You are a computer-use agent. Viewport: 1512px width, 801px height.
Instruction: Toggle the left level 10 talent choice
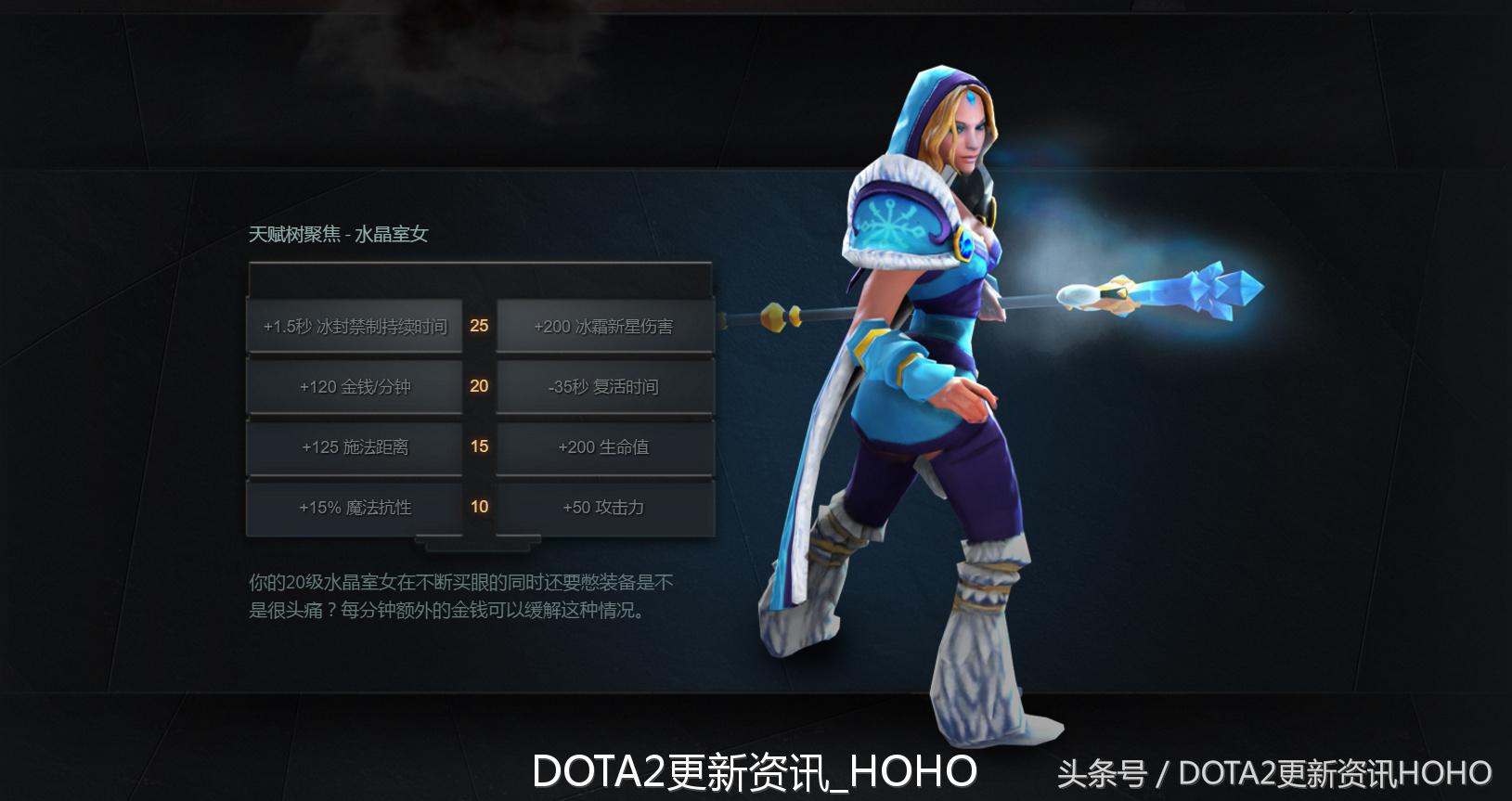[355, 508]
